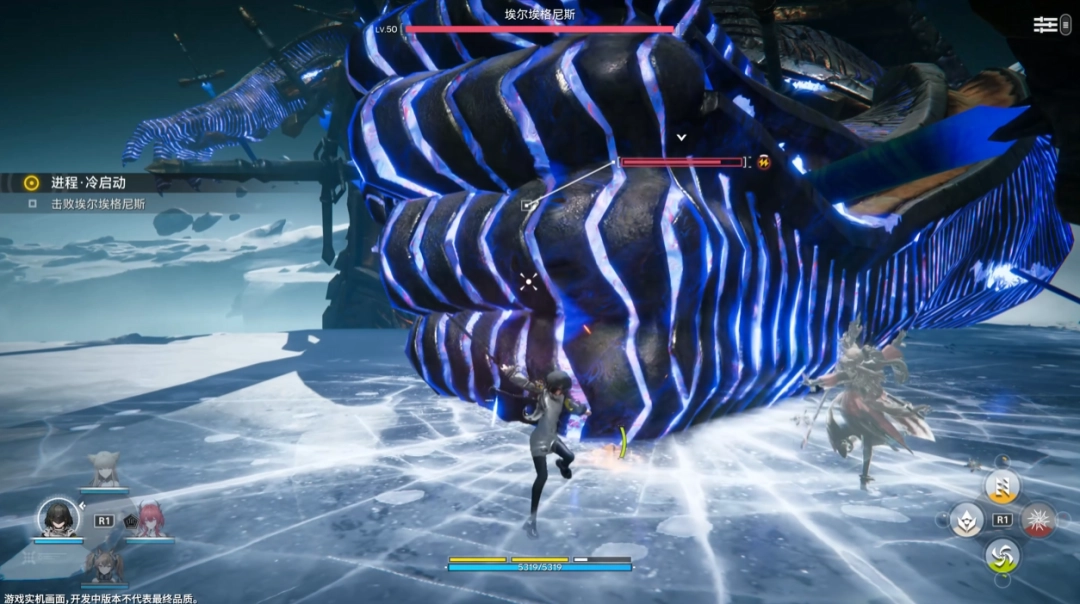Open the settings sliders menu icon

pyautogui.click(x=1045, y=25)
